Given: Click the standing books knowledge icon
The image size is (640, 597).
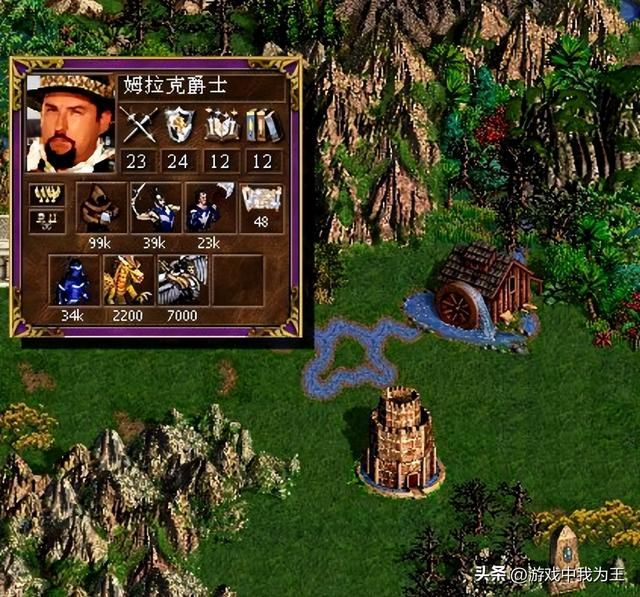Looking at the screenshot, I should click(x=262, y=126).
